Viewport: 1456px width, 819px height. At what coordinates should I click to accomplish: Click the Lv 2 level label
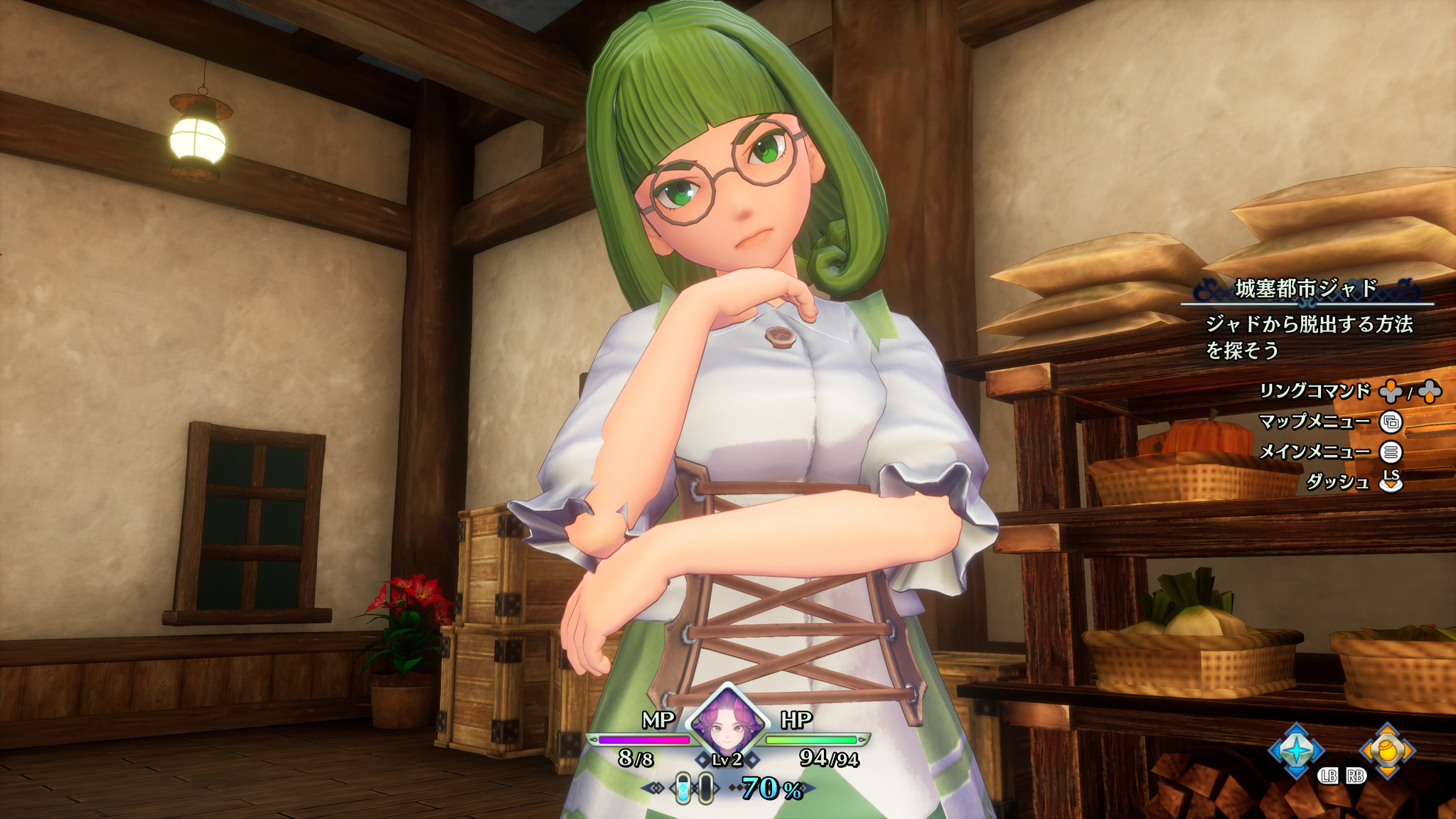(727, 761)
